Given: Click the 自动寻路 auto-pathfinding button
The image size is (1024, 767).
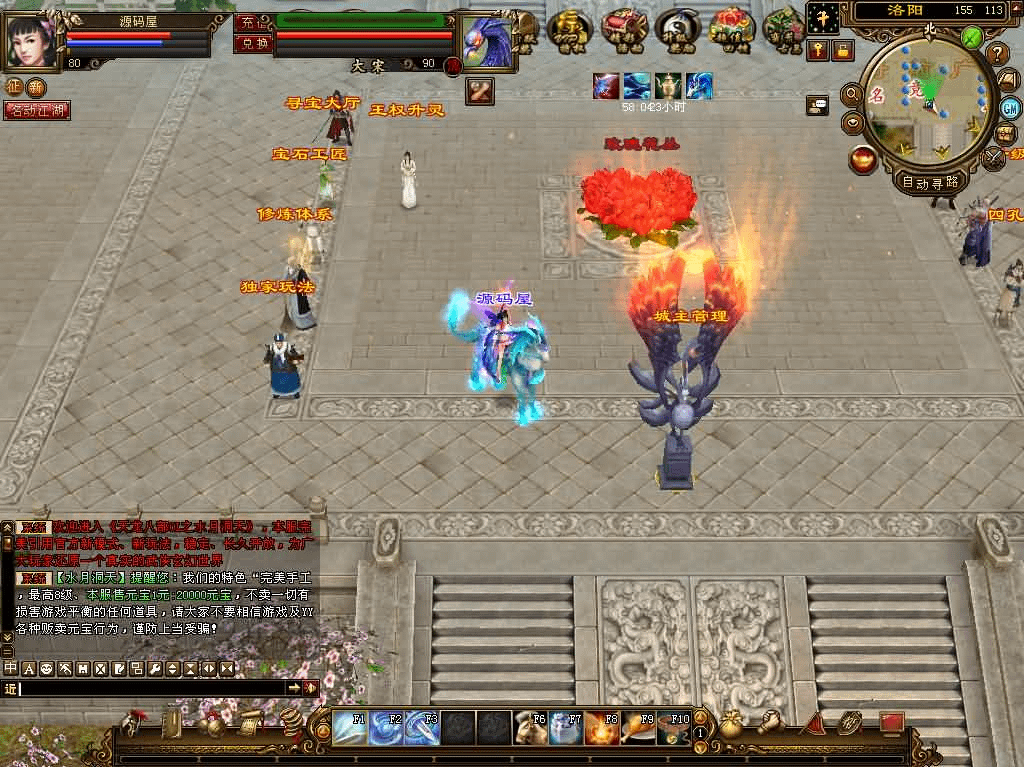Looking at the screenshot, I should (x=930, y=182).
